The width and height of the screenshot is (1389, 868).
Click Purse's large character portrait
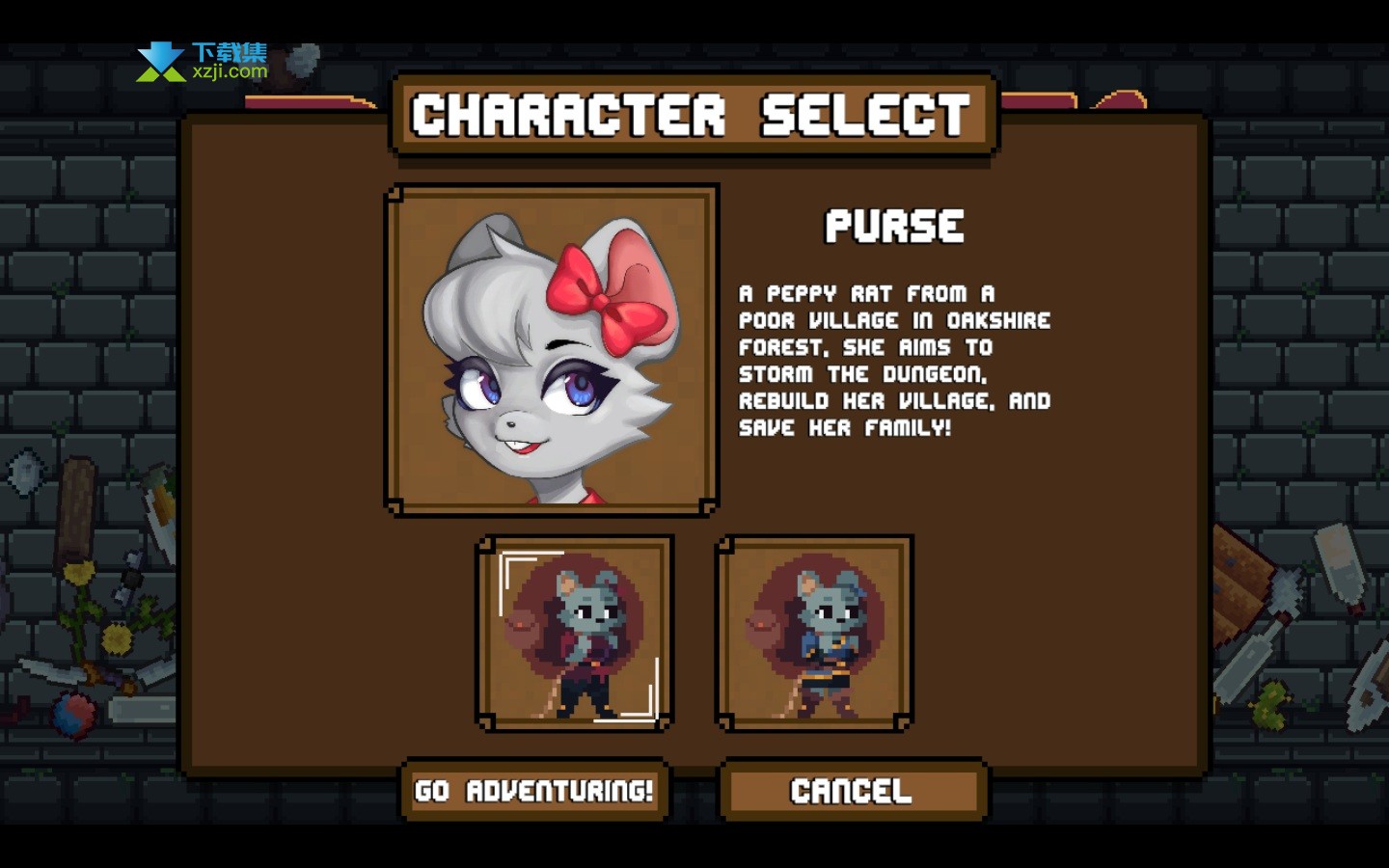point(552,349)
